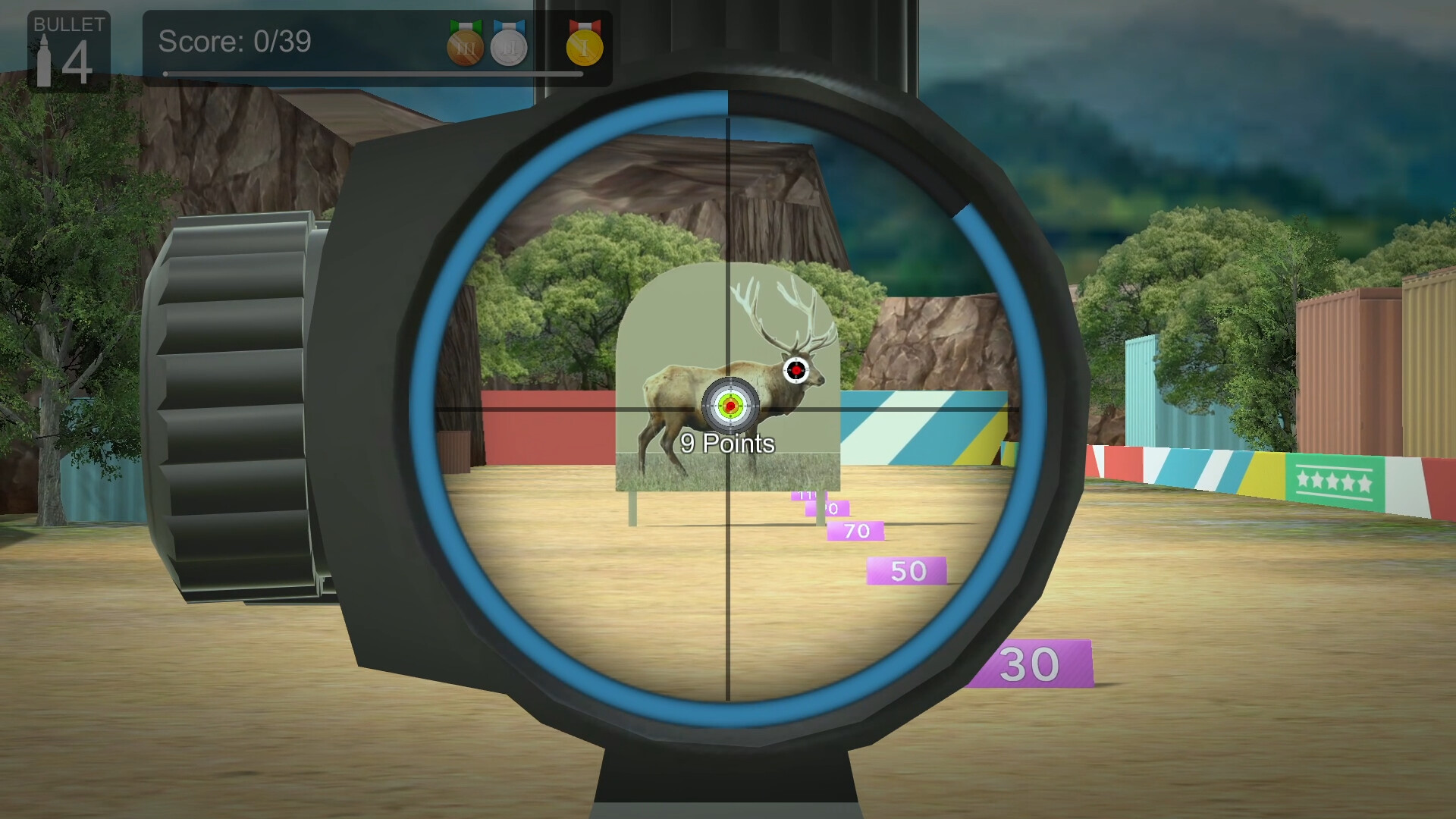Click the 70 meter distance marker
Image resolution: width=1456 pixels, height=819 pixels.
click(x=855, y=531)
